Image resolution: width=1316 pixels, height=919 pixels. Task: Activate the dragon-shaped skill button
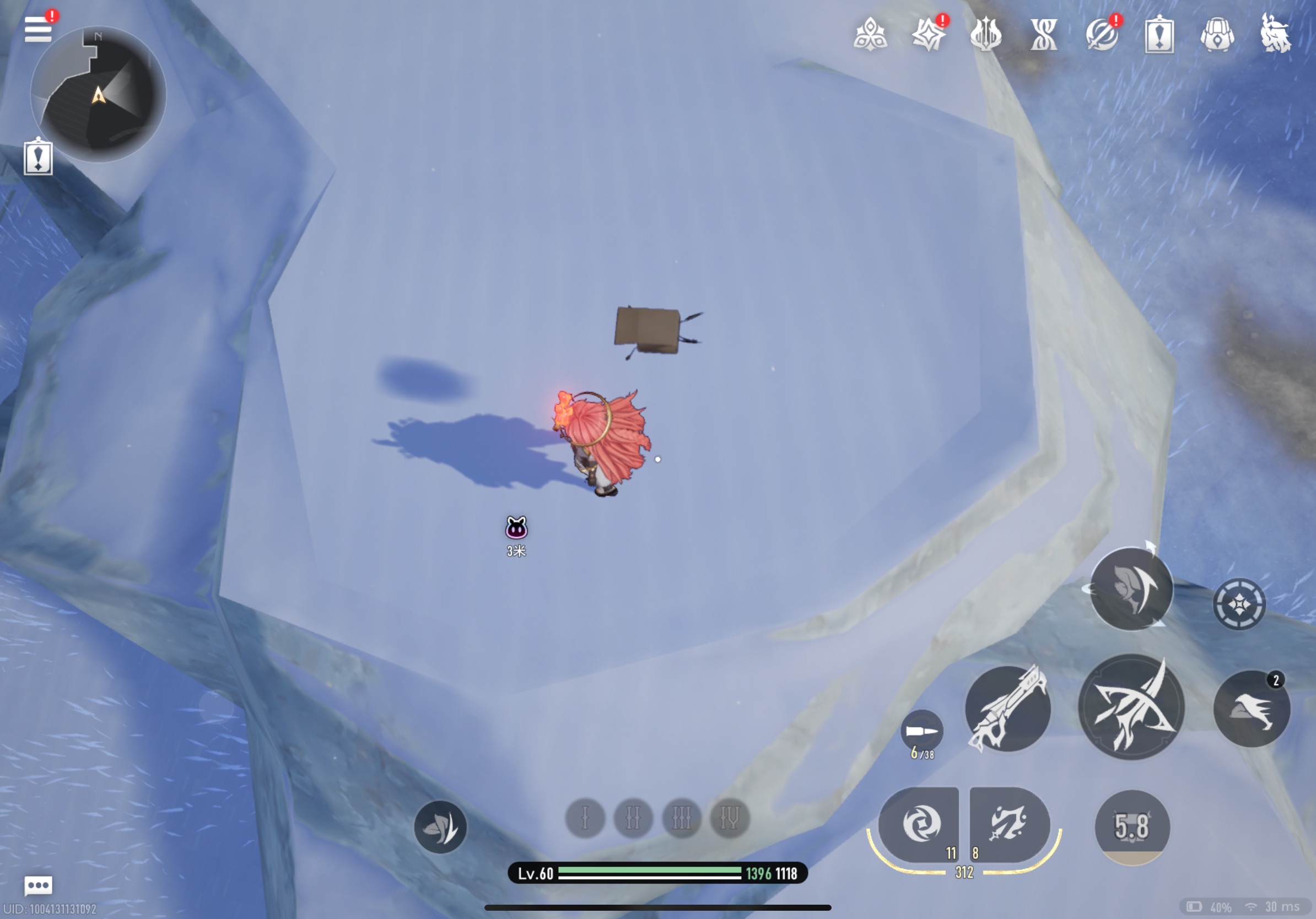(1008, 824)
